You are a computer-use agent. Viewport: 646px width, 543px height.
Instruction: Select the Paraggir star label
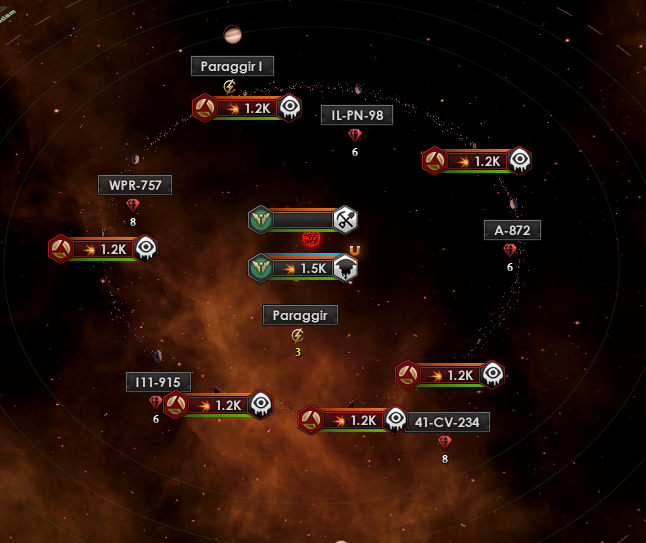[x=300, y=315]
